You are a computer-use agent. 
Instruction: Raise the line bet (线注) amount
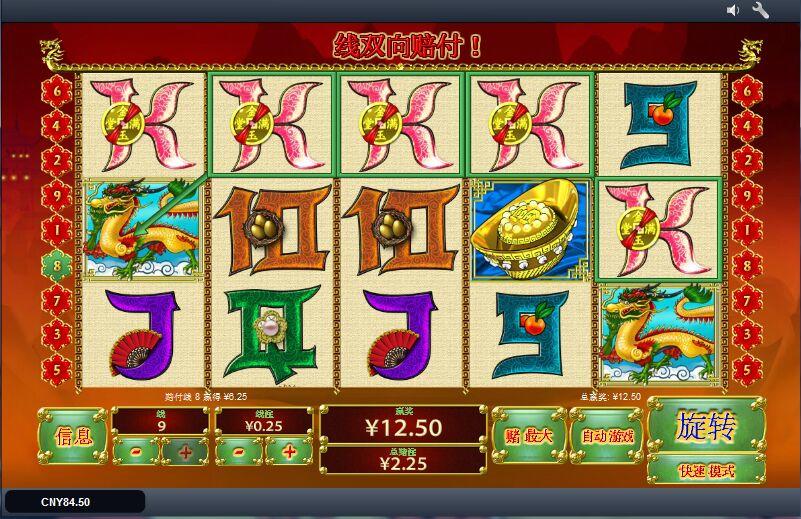[290, 451]
